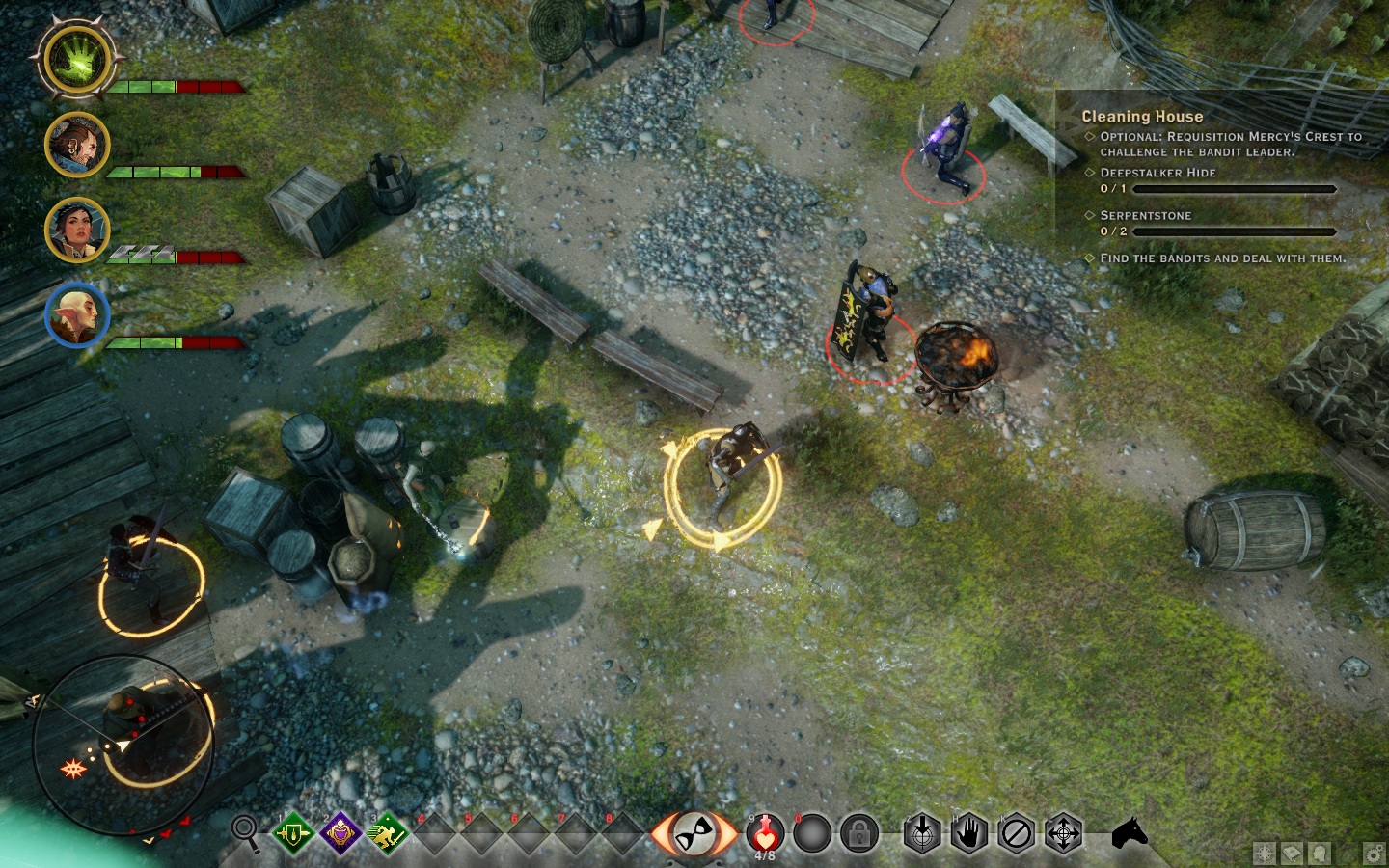Choose the bald elf Solas portrait
This screenshot has height=868, width=1389.
pyautogui.click(x=77, y=314)
